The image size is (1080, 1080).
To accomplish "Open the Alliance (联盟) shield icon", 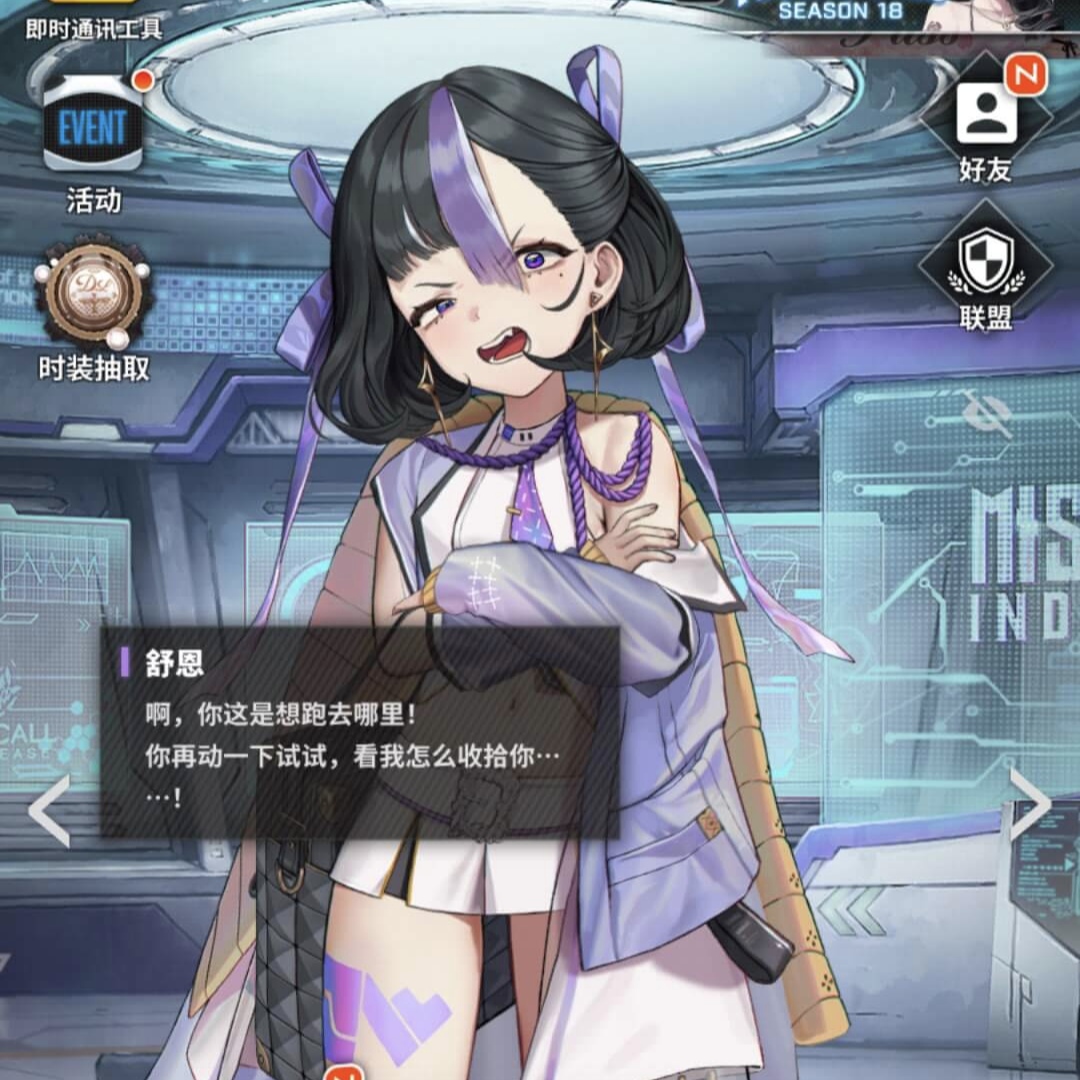I will point(985,260).
